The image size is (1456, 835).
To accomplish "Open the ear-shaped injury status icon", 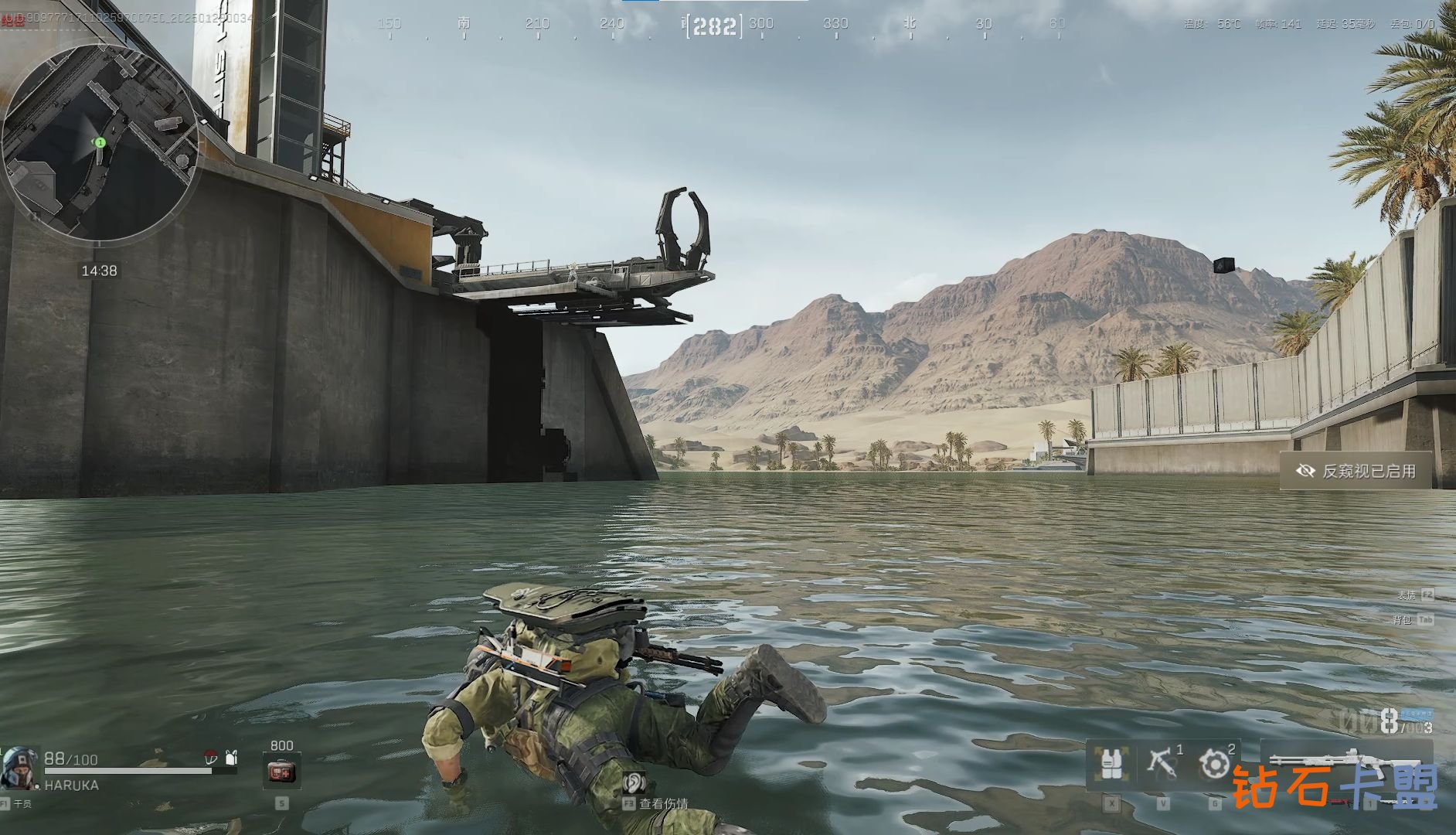I will click(633, 782).
